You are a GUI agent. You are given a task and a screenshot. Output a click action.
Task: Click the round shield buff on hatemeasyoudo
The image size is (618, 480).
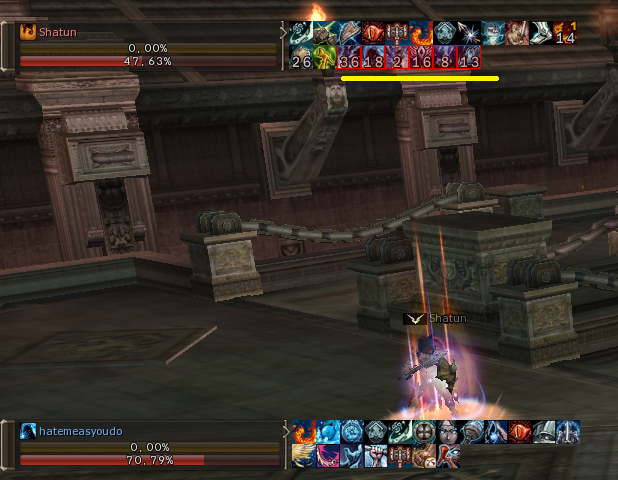coord(422,432)
